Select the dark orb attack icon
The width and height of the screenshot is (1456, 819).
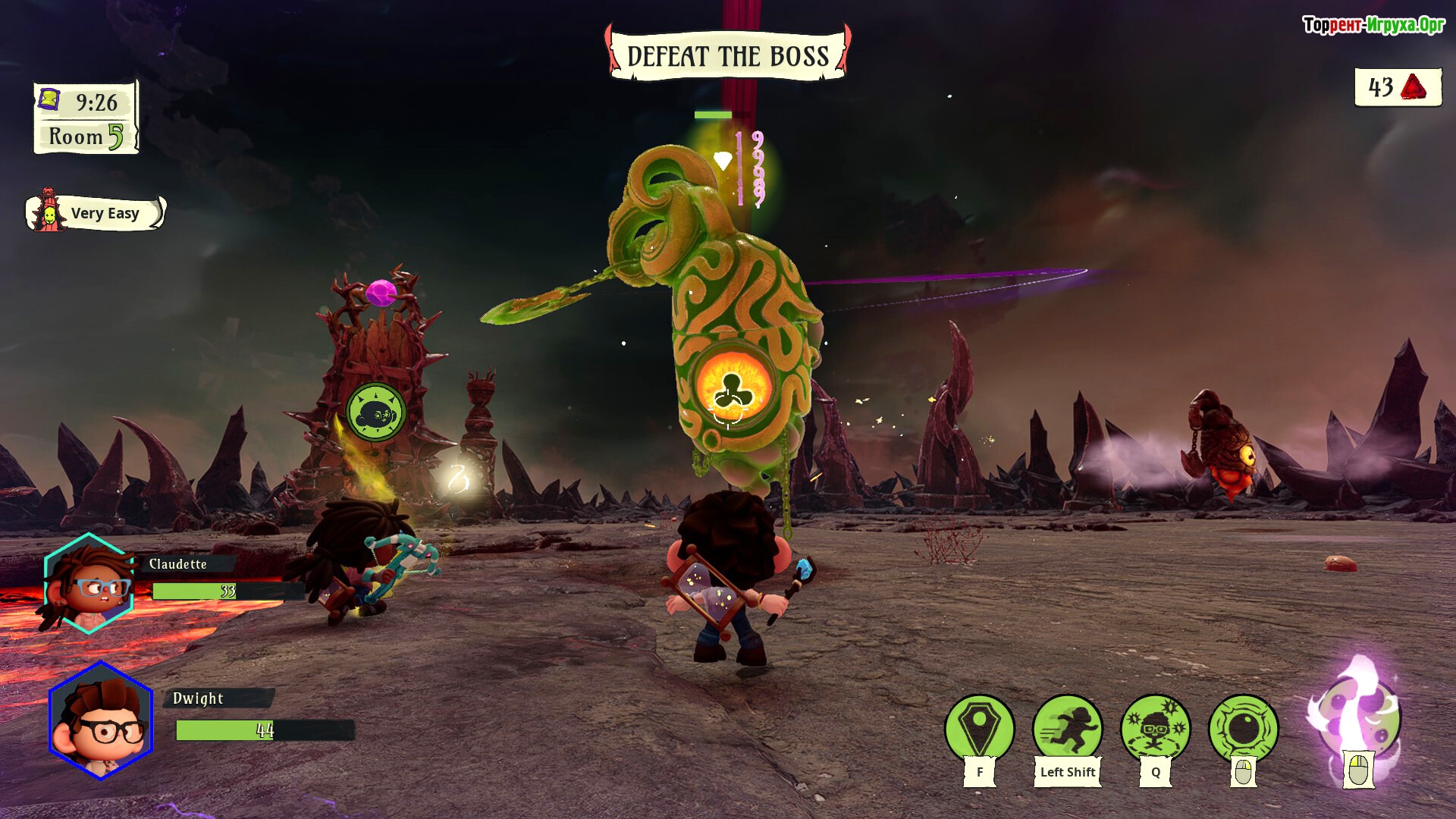1243,727
